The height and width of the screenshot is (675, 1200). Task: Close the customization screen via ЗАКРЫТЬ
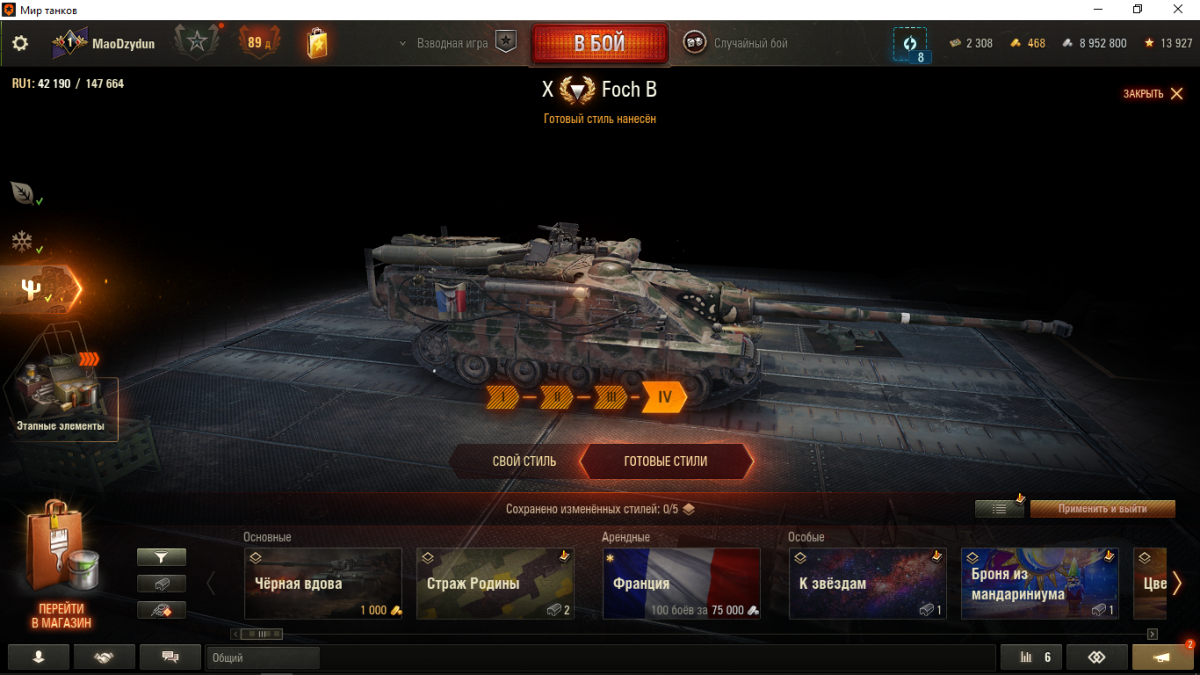[x=1153, y=94]
